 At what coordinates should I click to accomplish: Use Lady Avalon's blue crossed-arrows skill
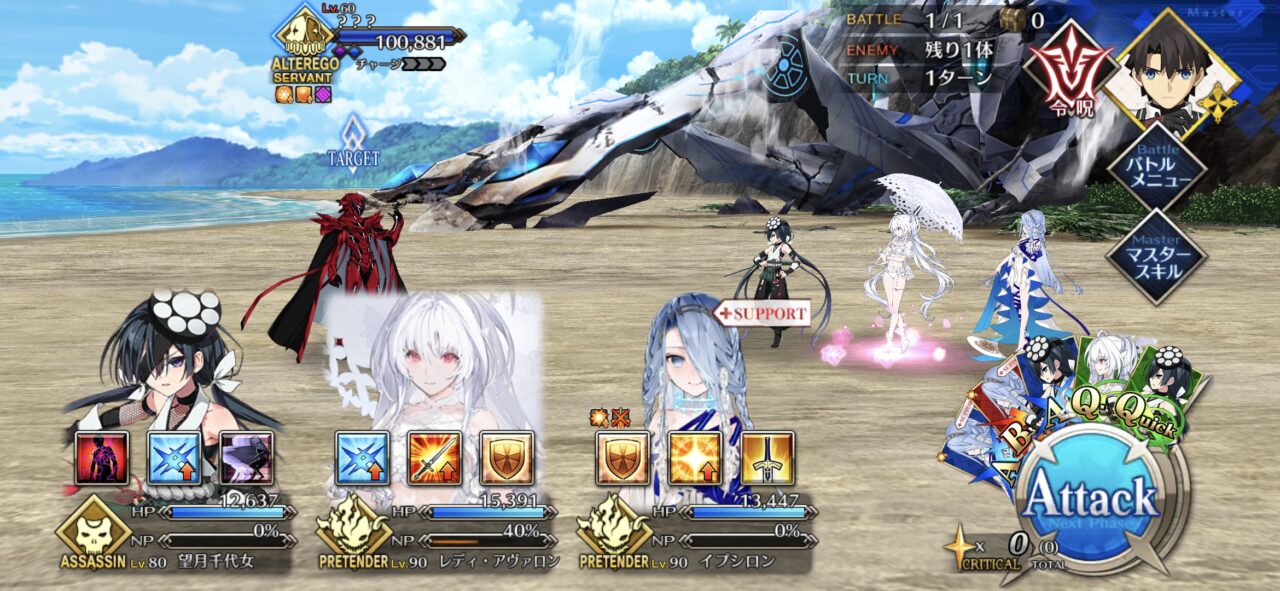pyautogui.click(x=362, y=458)
